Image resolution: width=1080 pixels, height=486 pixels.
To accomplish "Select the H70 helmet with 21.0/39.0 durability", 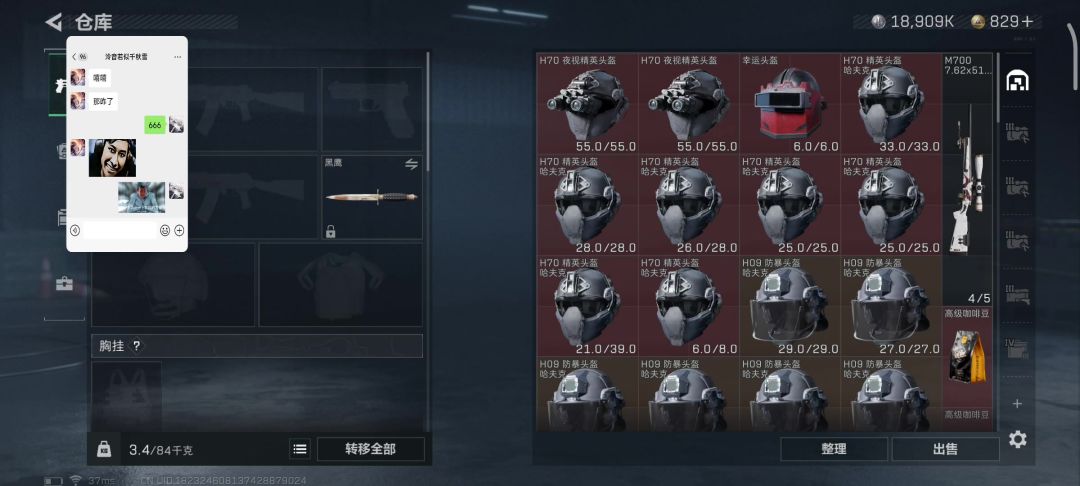I will (x=587, y=305).
